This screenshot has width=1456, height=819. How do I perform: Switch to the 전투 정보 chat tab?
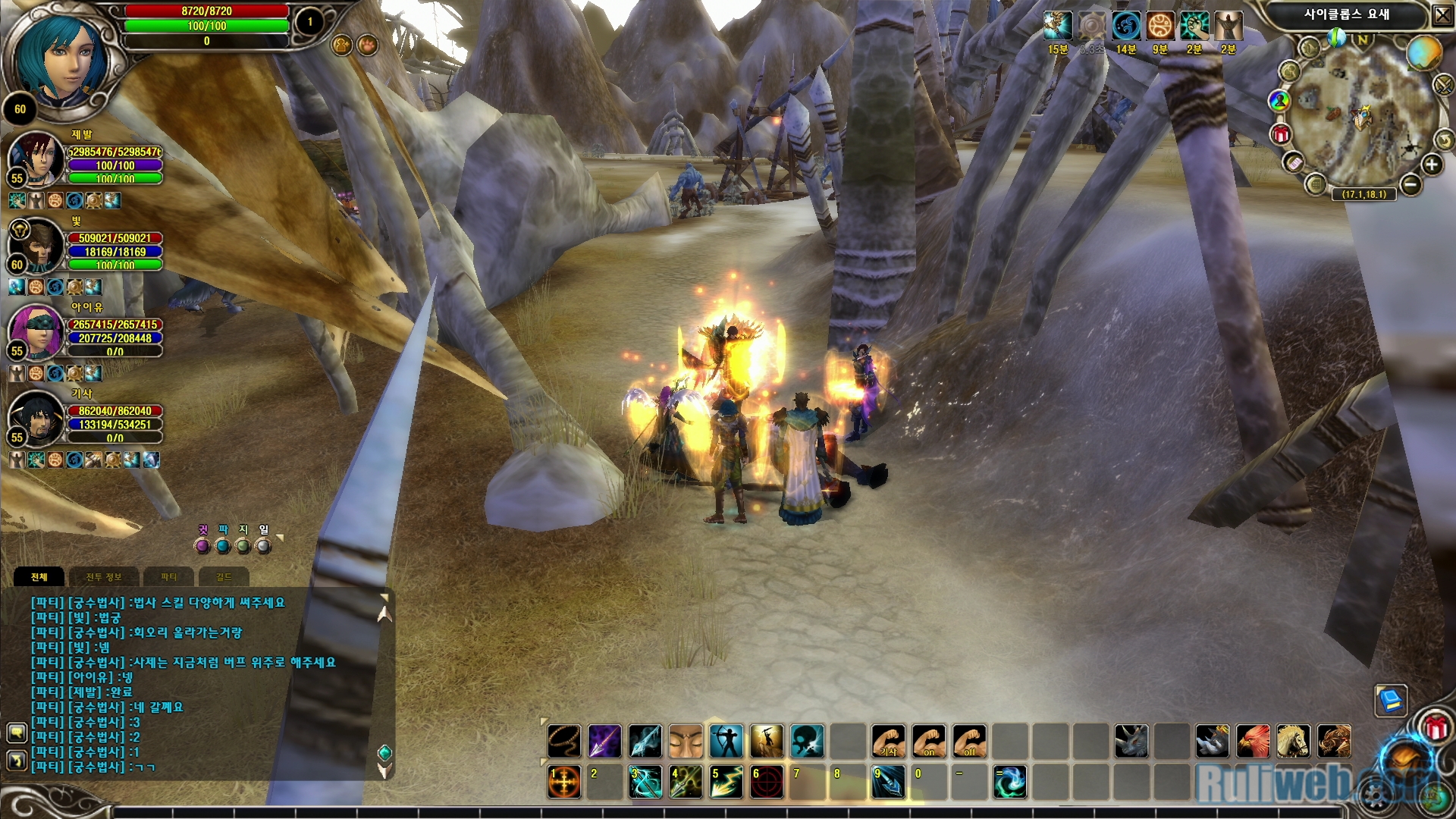point(104,577)
